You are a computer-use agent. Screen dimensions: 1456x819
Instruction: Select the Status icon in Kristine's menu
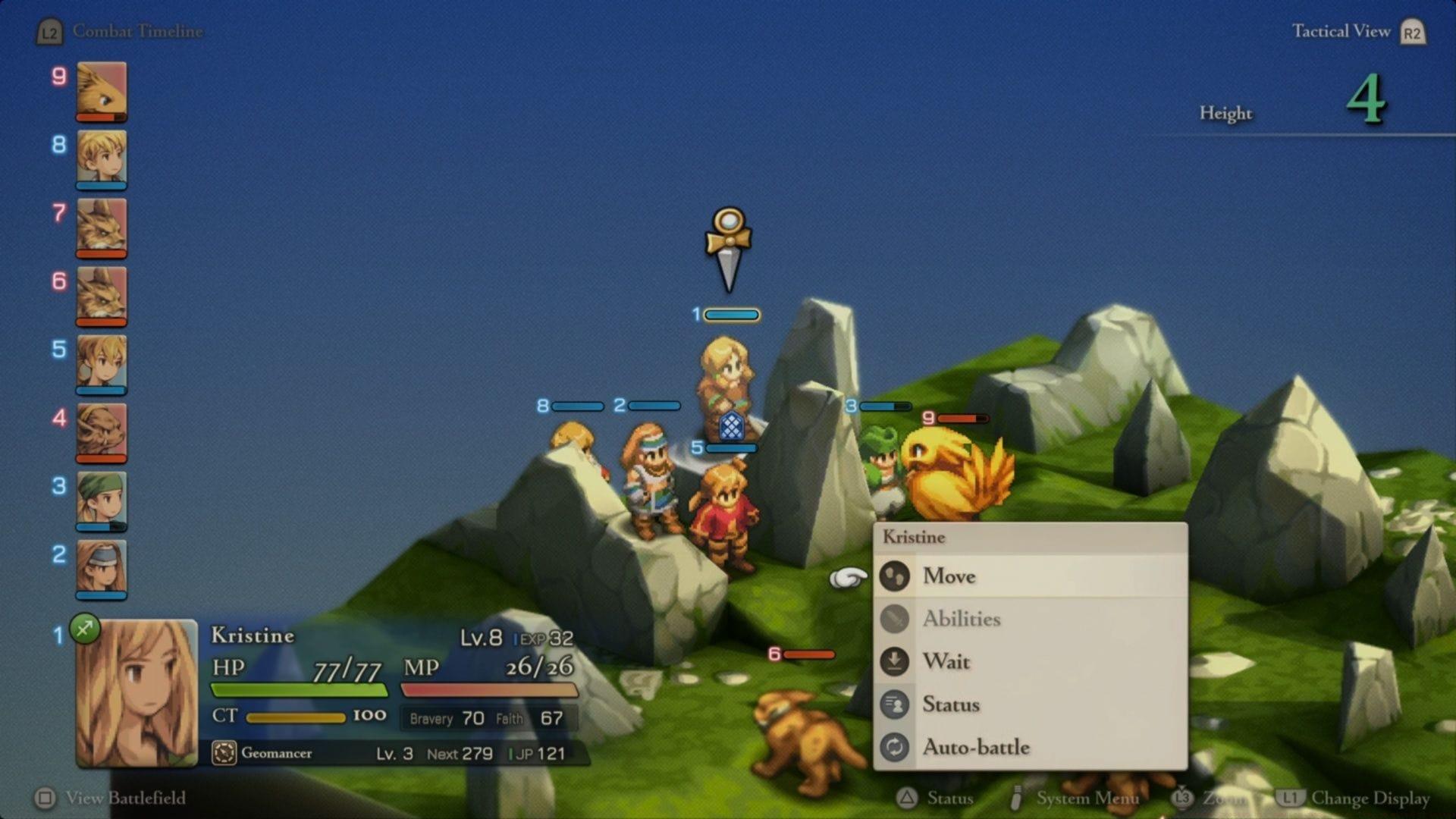point(896,704)
